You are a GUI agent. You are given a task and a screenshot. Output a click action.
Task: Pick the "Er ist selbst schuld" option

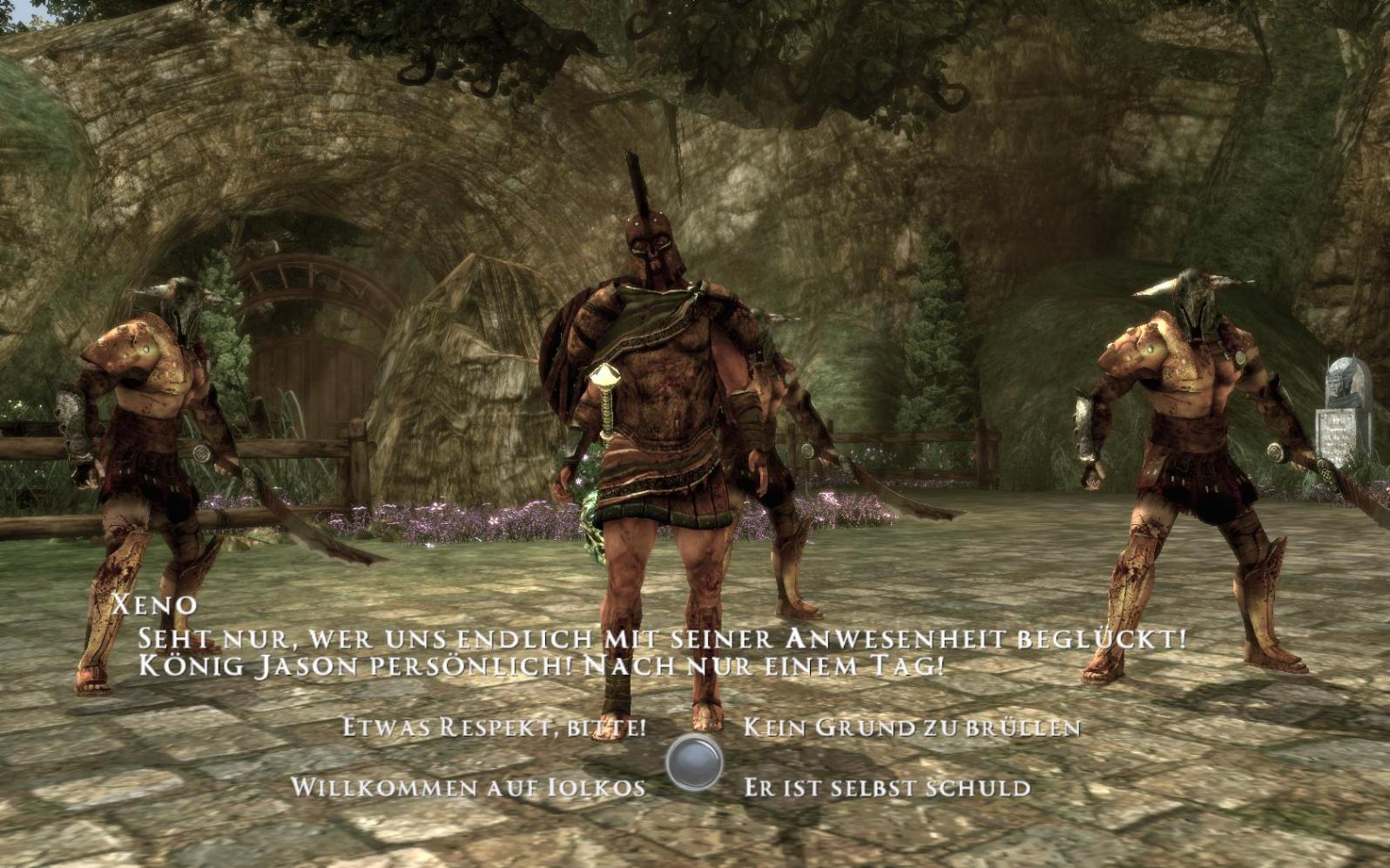(887, 788)
